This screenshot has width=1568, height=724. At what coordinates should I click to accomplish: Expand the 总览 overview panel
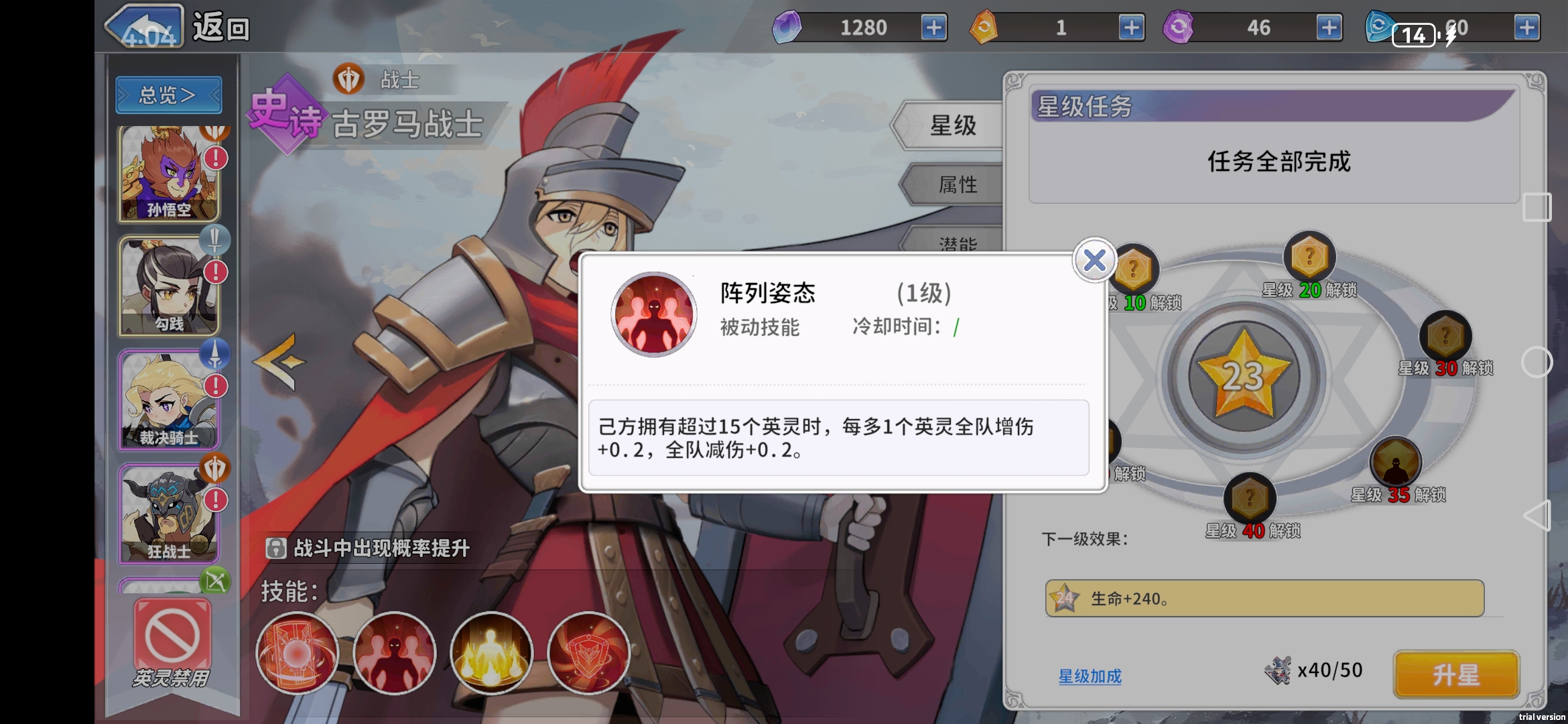click(168, 95)
